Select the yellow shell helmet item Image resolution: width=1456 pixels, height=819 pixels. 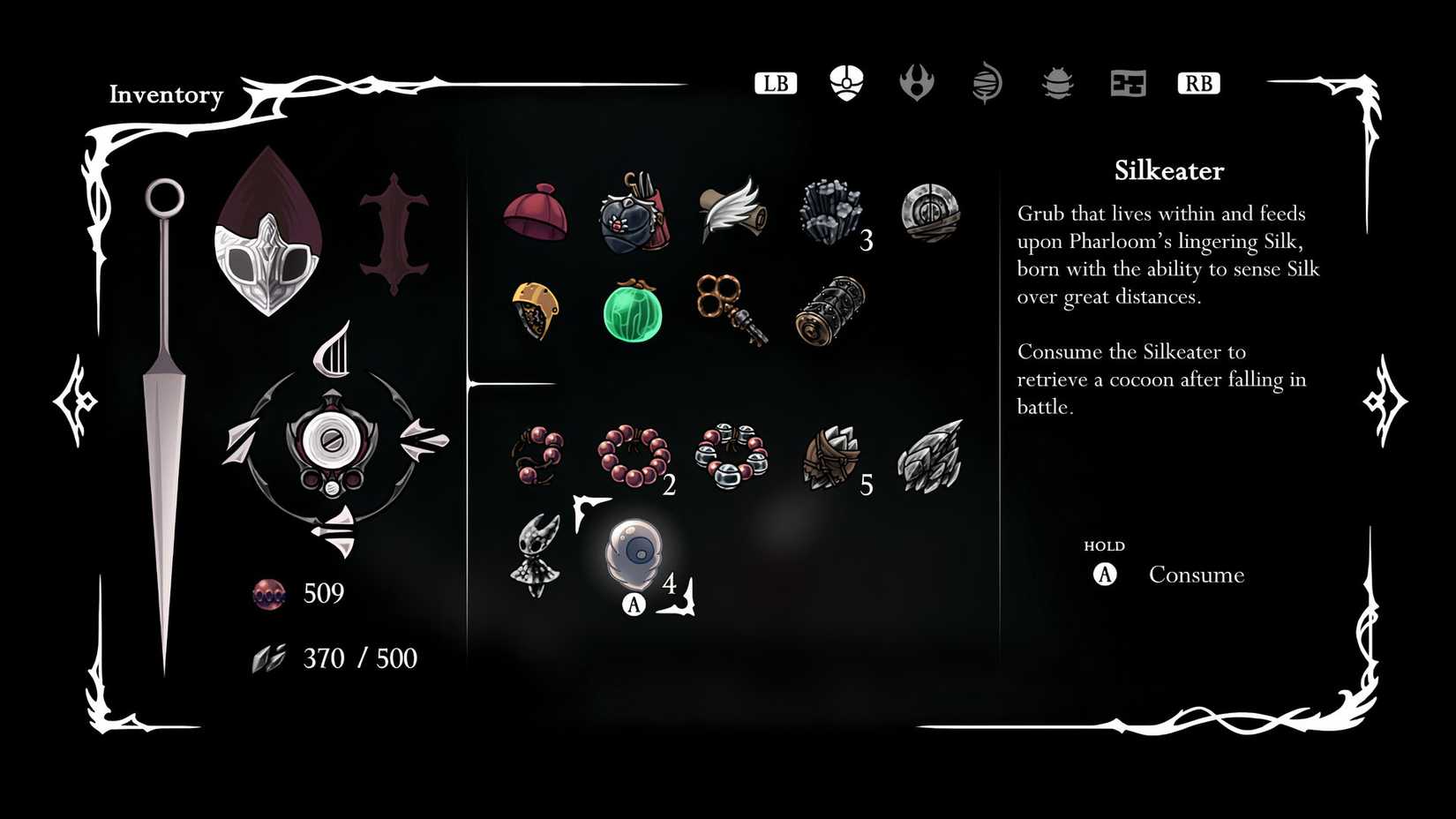coord(534,309)
